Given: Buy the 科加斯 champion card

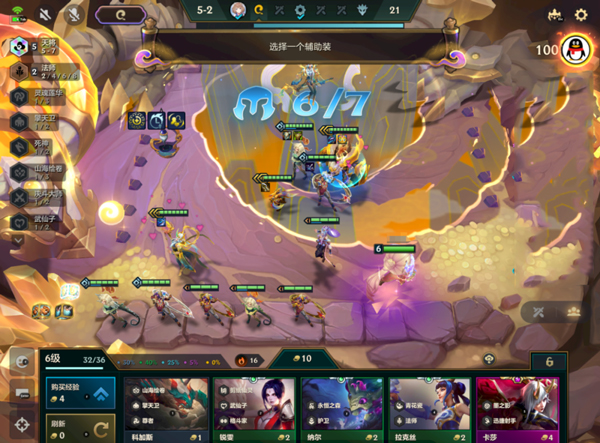Looking at the screenshot, I should tap(166, 410).
